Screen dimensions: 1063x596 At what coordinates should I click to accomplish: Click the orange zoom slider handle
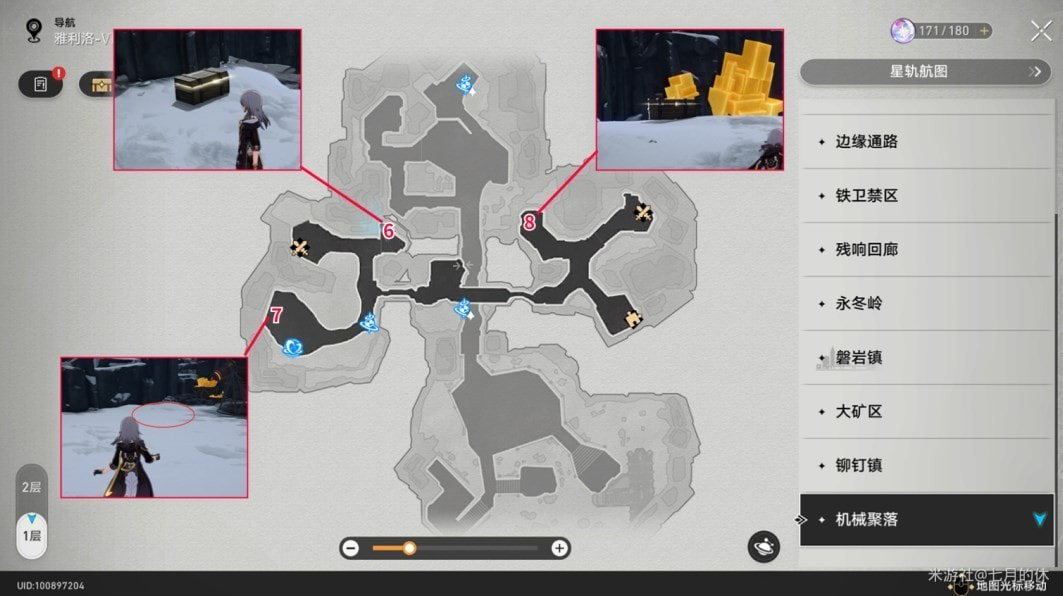click(409, 548)
